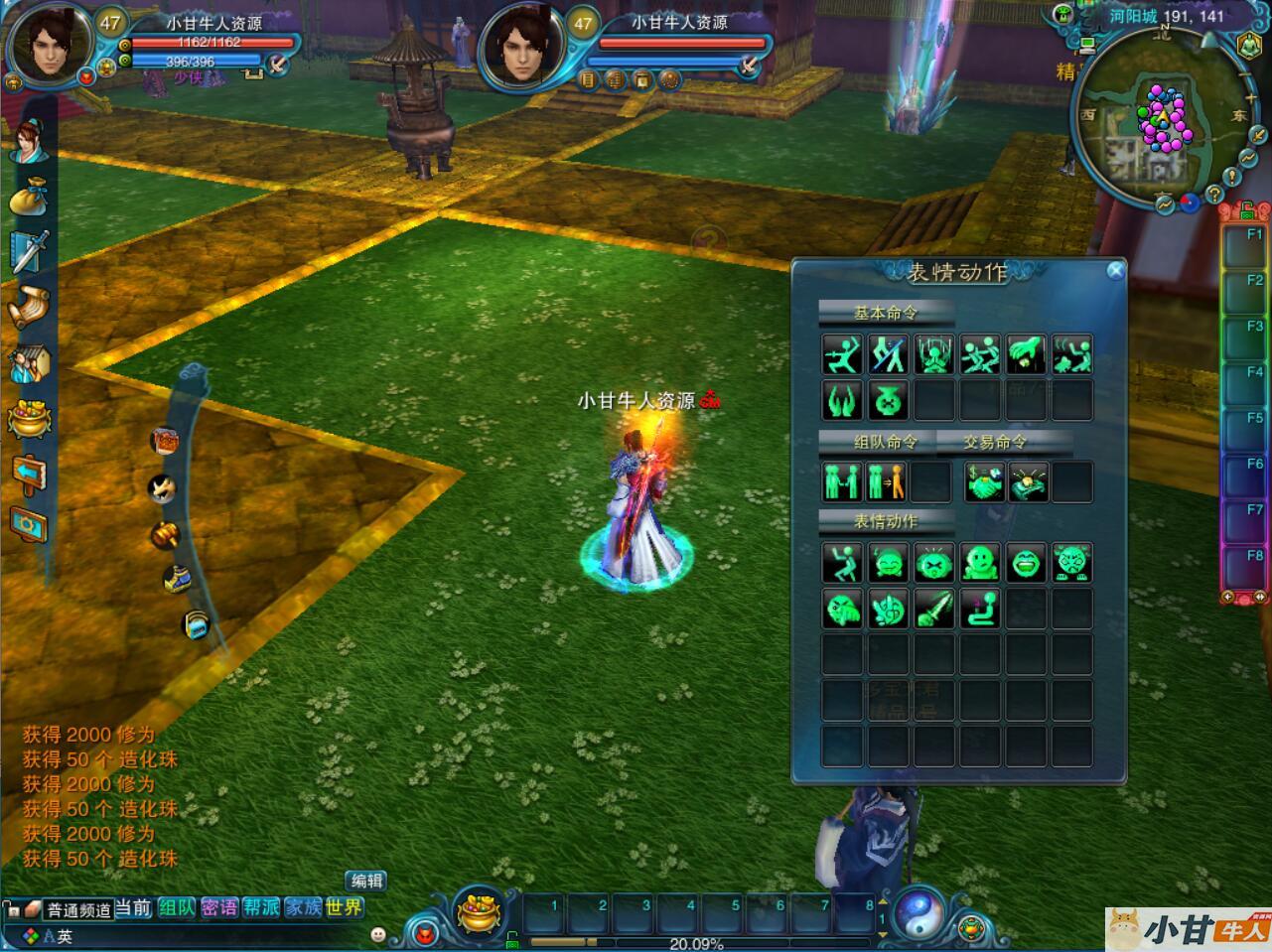Image resolution: width=1272 pixels, height=952 pixels.
Task: Open the character portrait menu on left sidebar
Action: click(29, 141)
